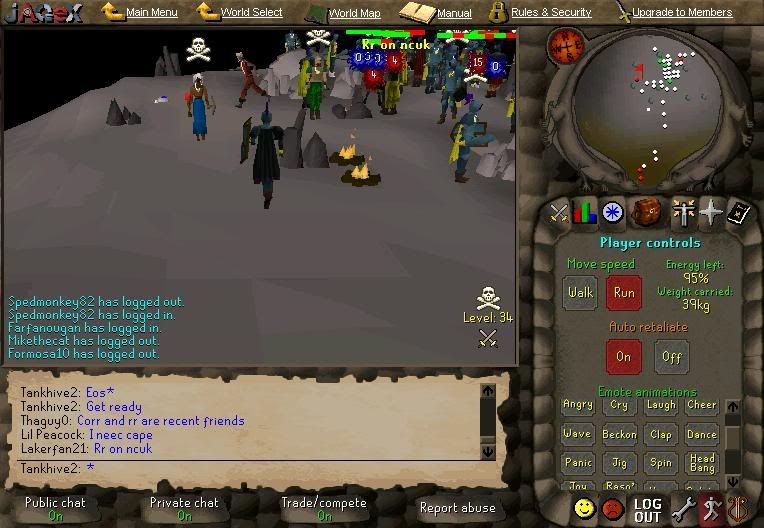Toggle the Public chat setting
The height and width of the screenshot is (528, 764).
click(55, 509)
